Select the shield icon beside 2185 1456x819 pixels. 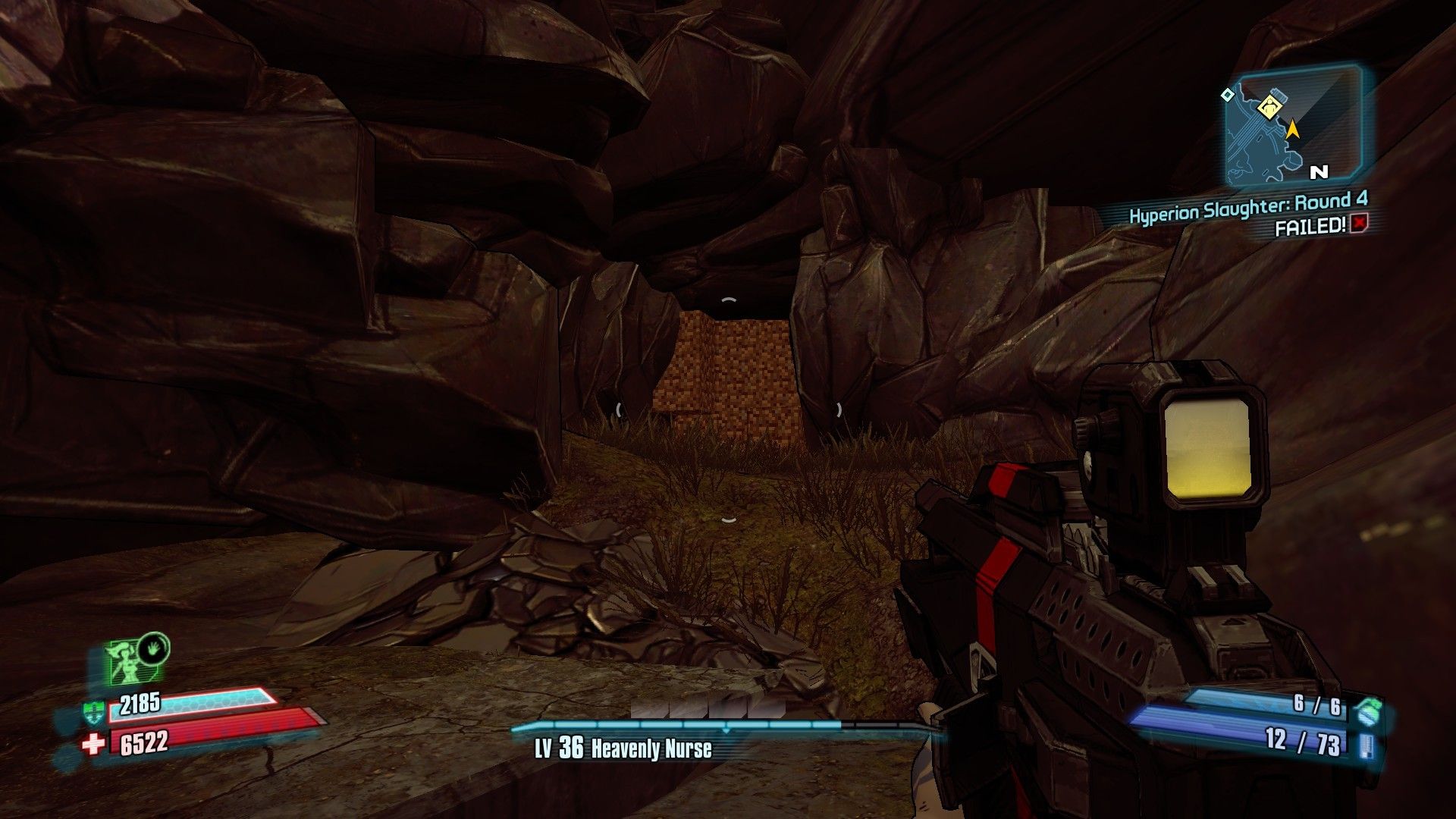coord(93,712)
